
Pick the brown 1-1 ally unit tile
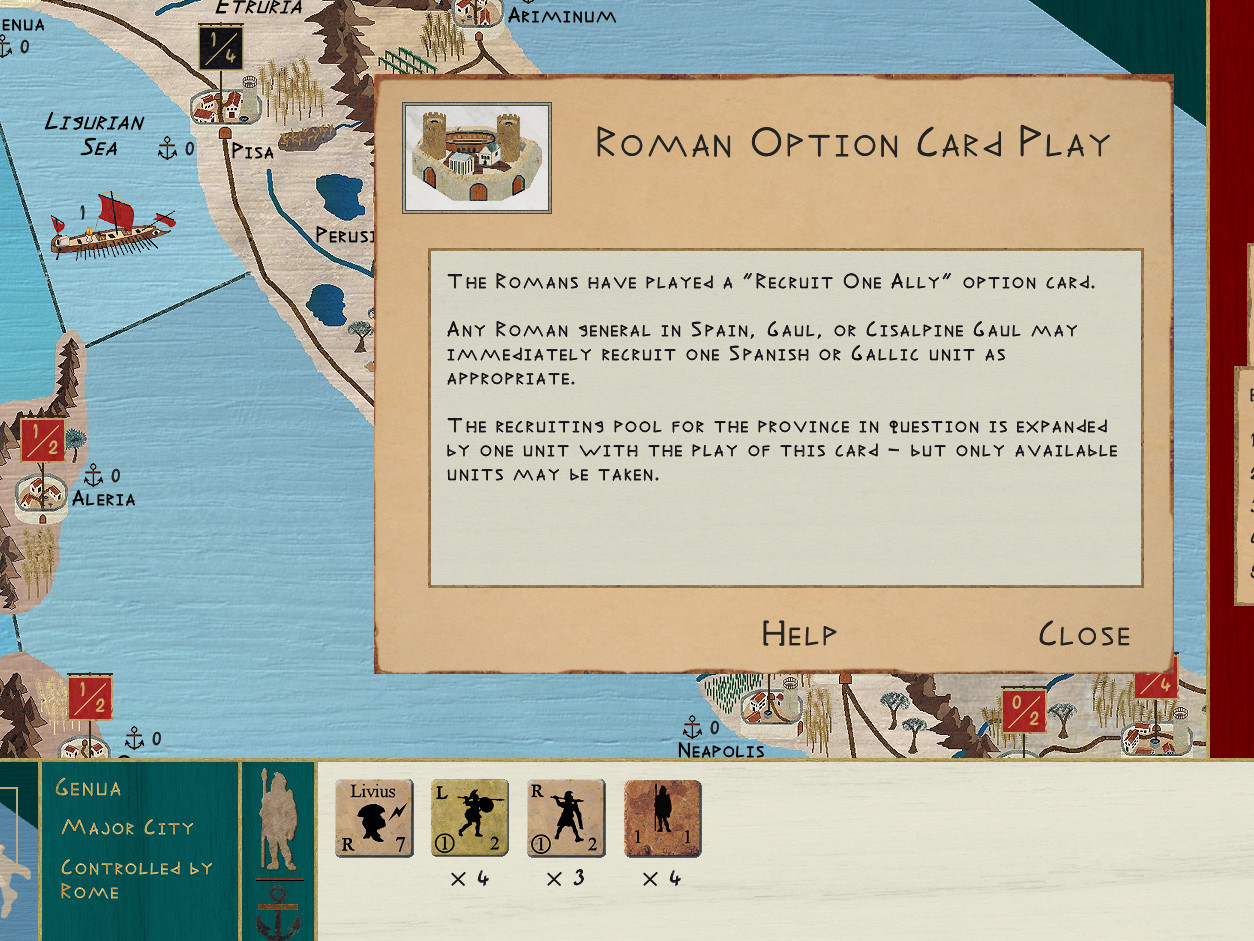click(x=662, y=819)
